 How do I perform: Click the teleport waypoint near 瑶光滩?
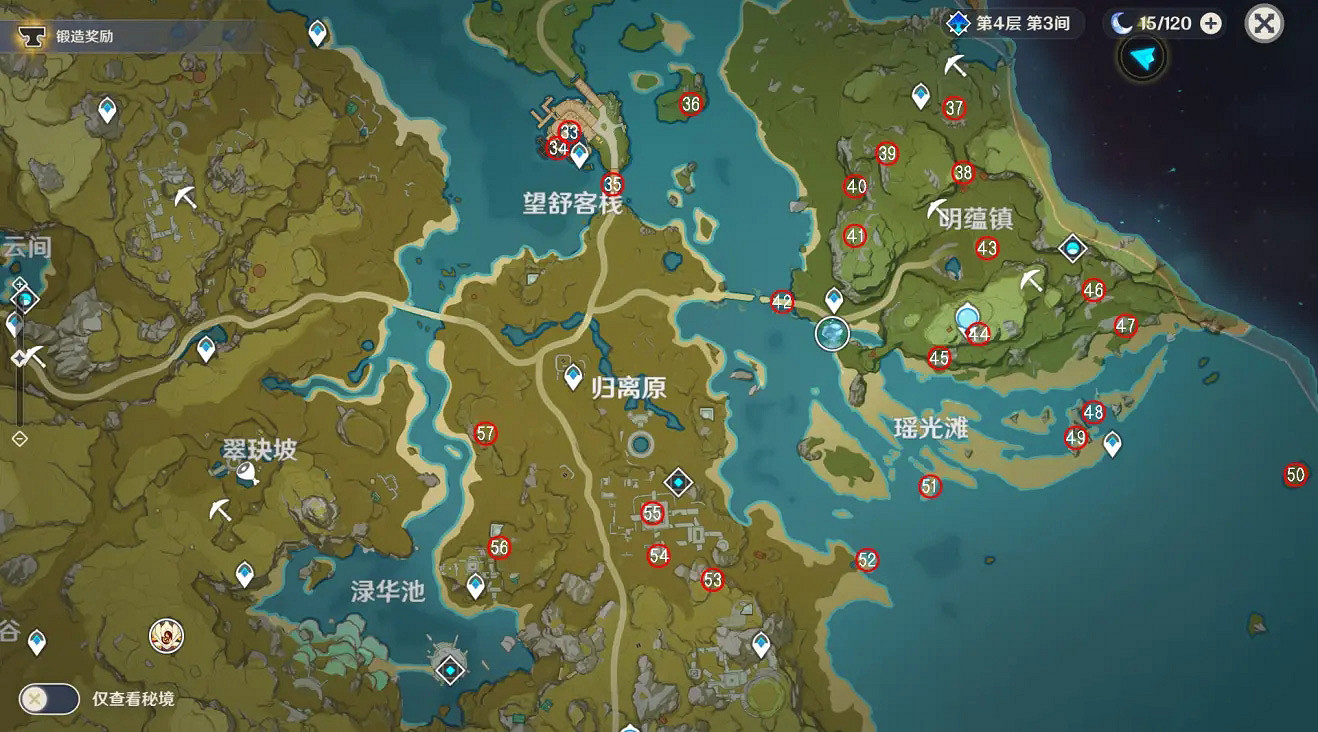(x=1112, y=441)
